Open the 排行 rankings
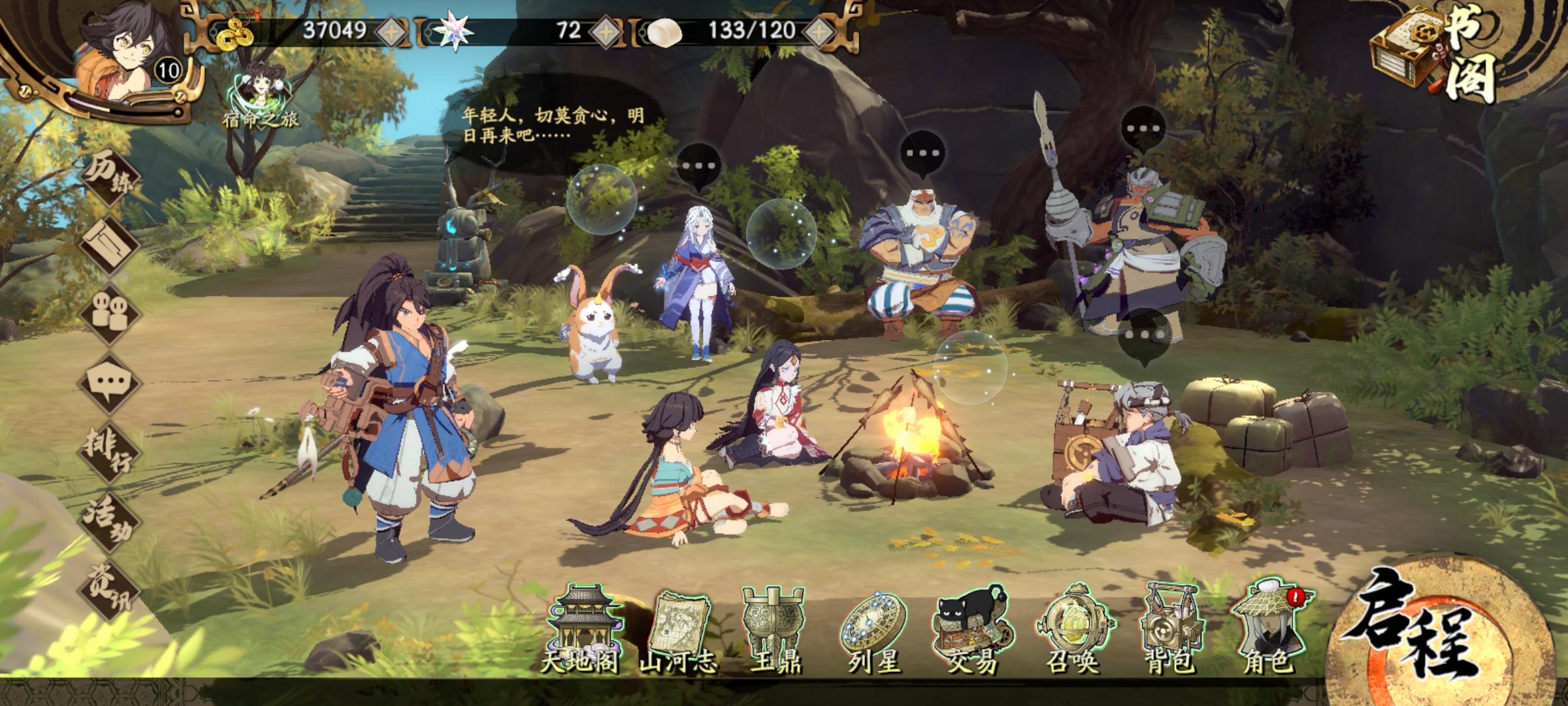This screenshot has width=1568, height=706. click(110, 449)
